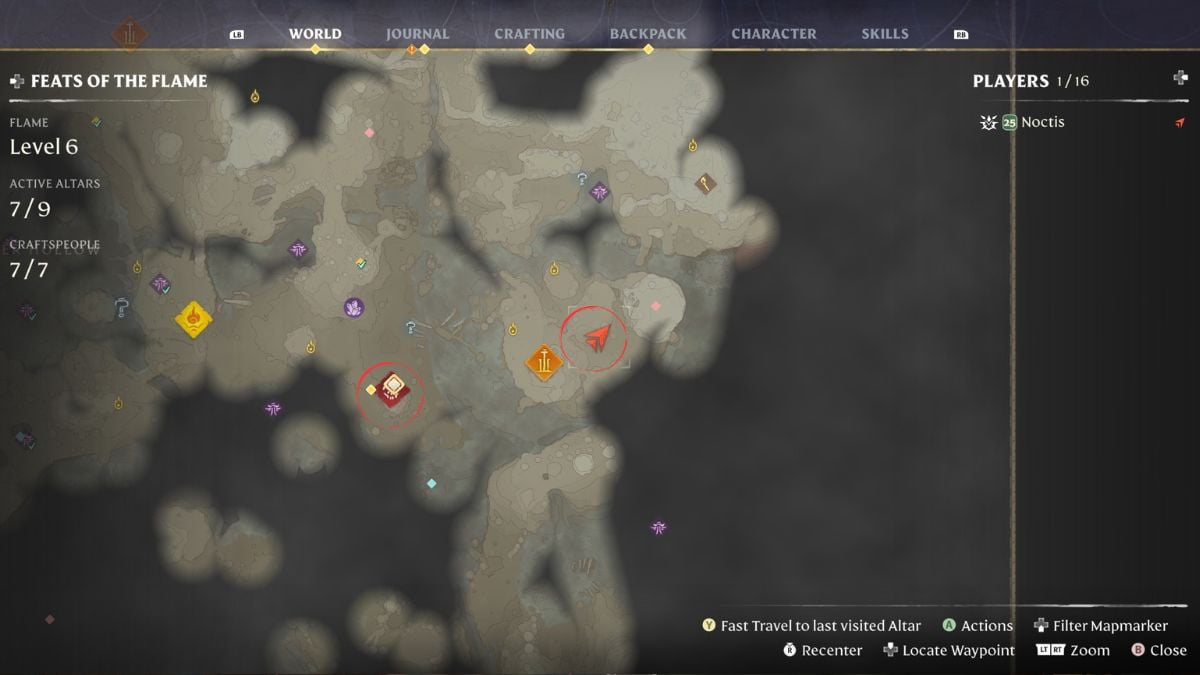Image resolution: width=1200 pixels, height=675 pixels.
Task: Open the Character tab
Action: click(x=773, y=34)
